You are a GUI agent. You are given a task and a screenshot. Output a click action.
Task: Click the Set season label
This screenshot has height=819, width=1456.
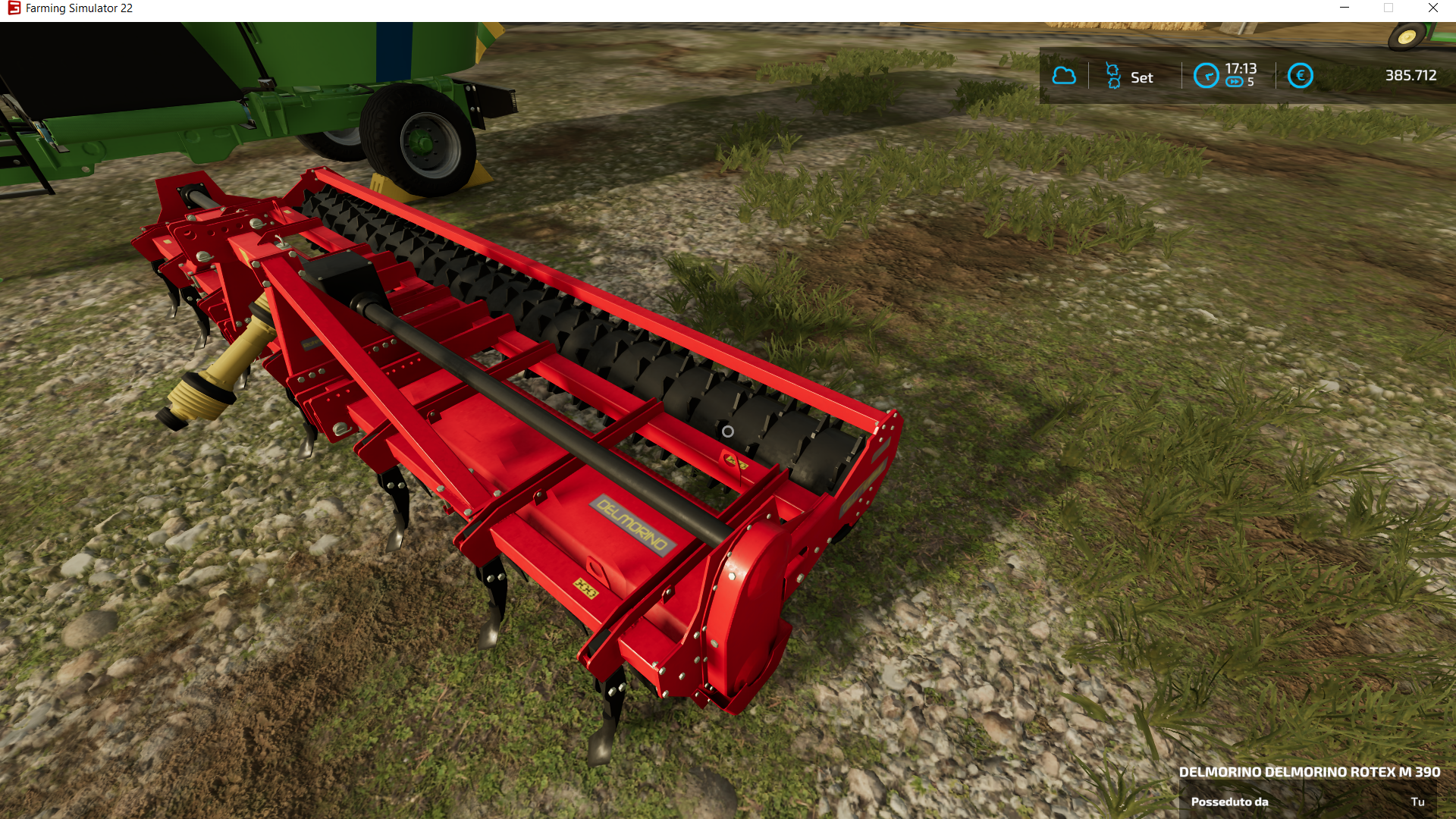[x=1141, y=77]
